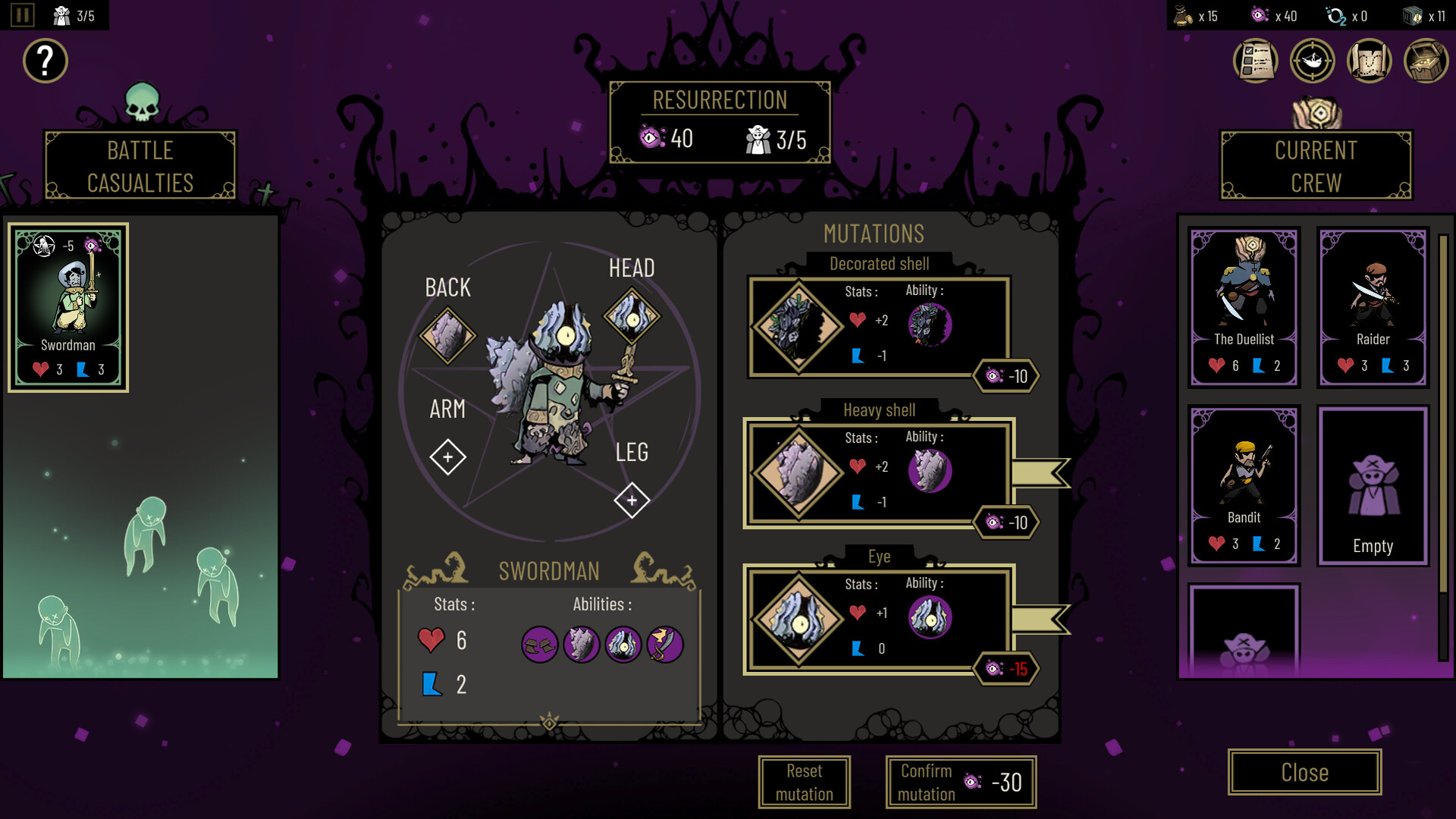Image resolution: width=1456 pixels, height=819 pixels.
Task: Expand the ARM mutation slot
Action: coord(447,457)
